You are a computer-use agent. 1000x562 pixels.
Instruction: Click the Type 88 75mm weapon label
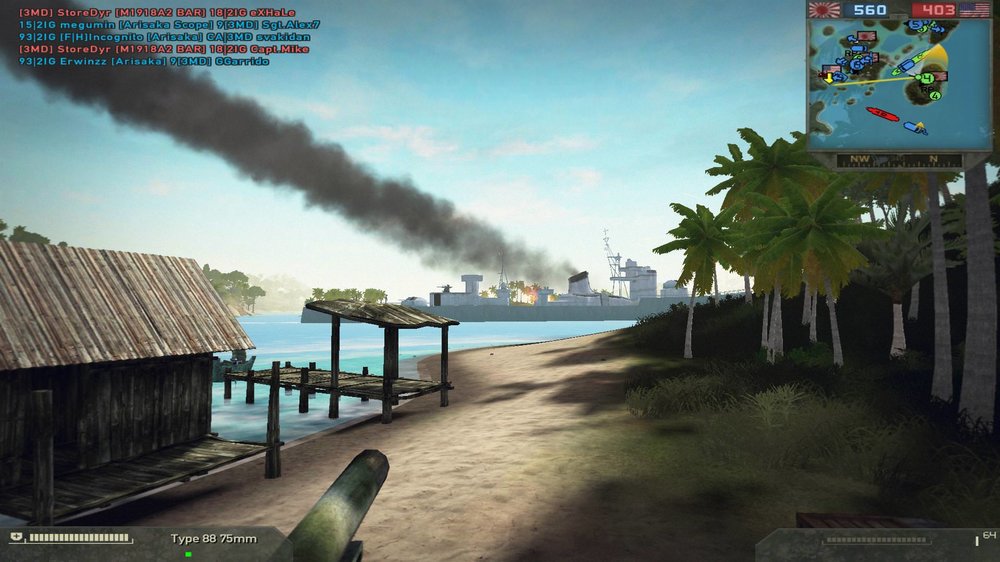tap(213, 539)
